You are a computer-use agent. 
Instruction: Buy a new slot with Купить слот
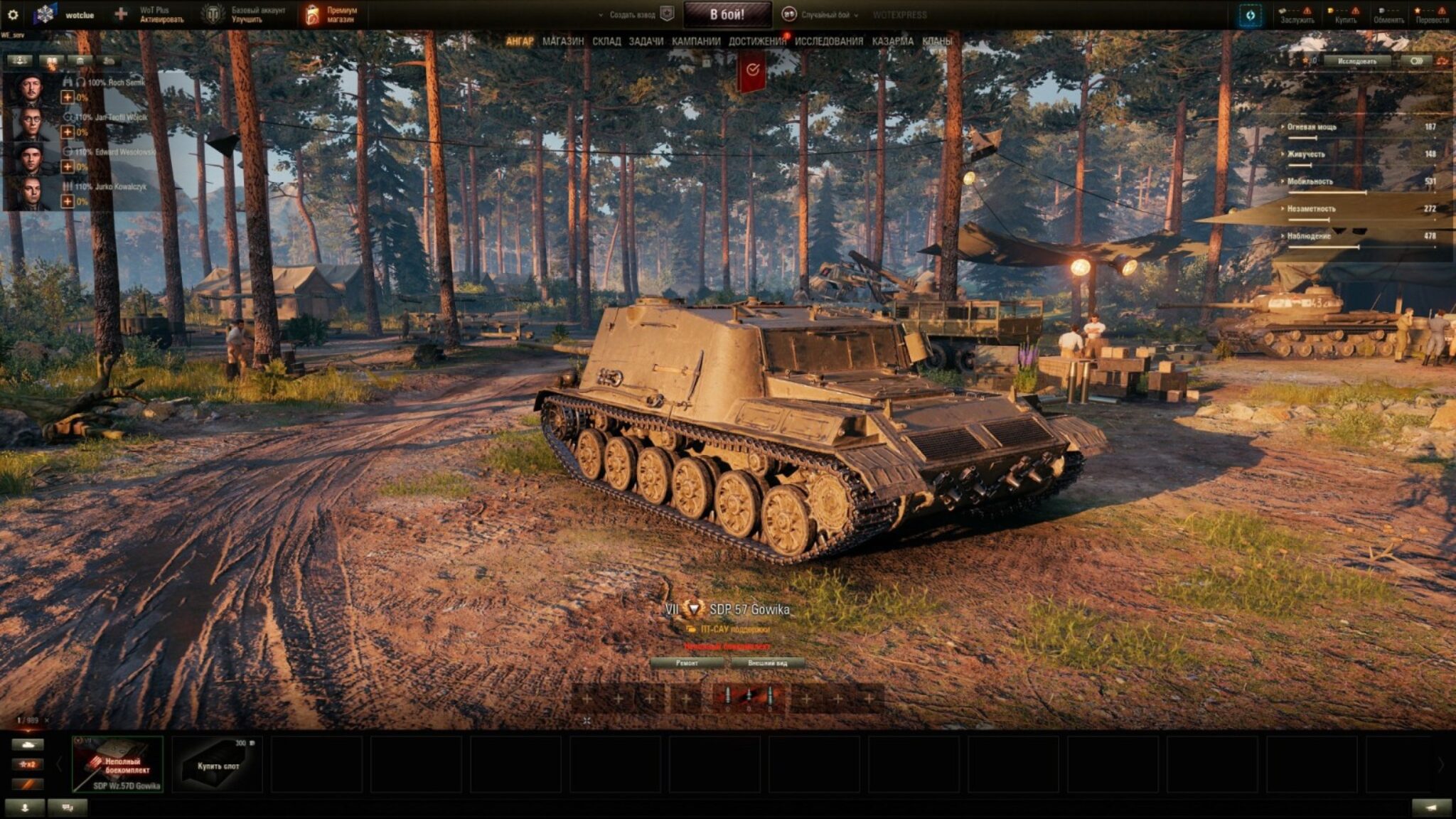(x=218, y=764)
